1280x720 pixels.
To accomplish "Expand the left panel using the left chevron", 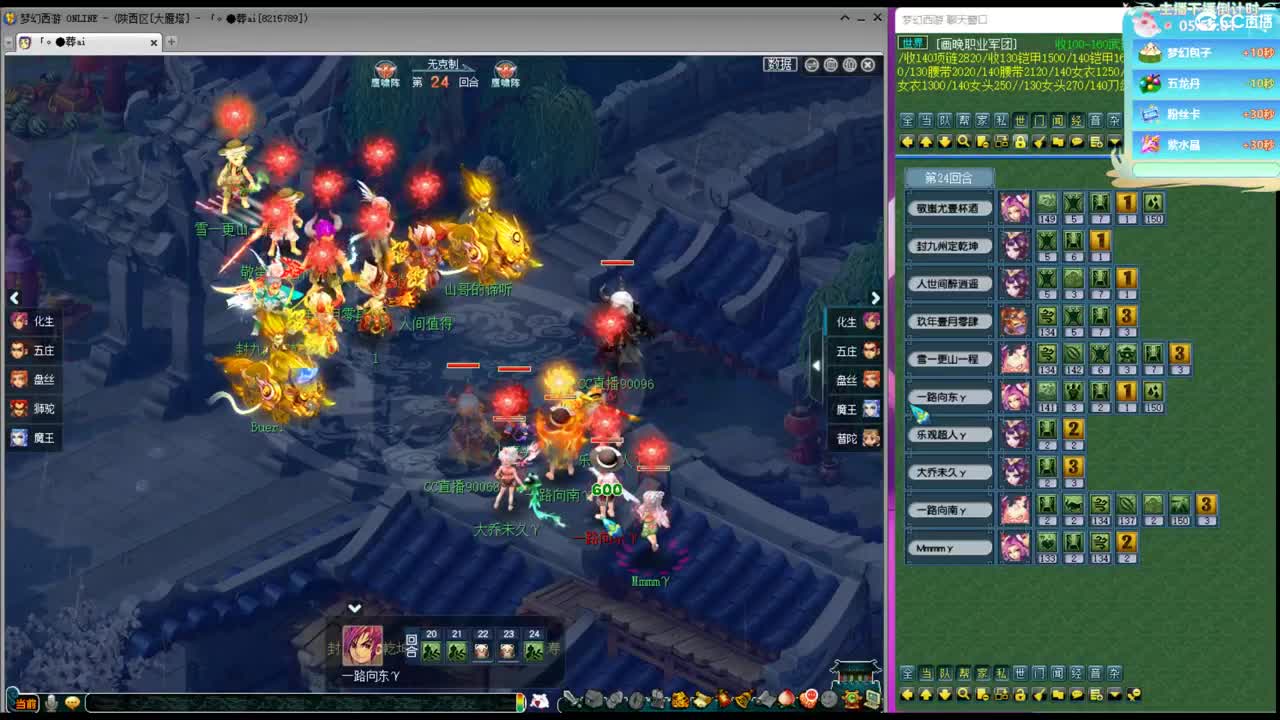I will [x=14, y=298].
